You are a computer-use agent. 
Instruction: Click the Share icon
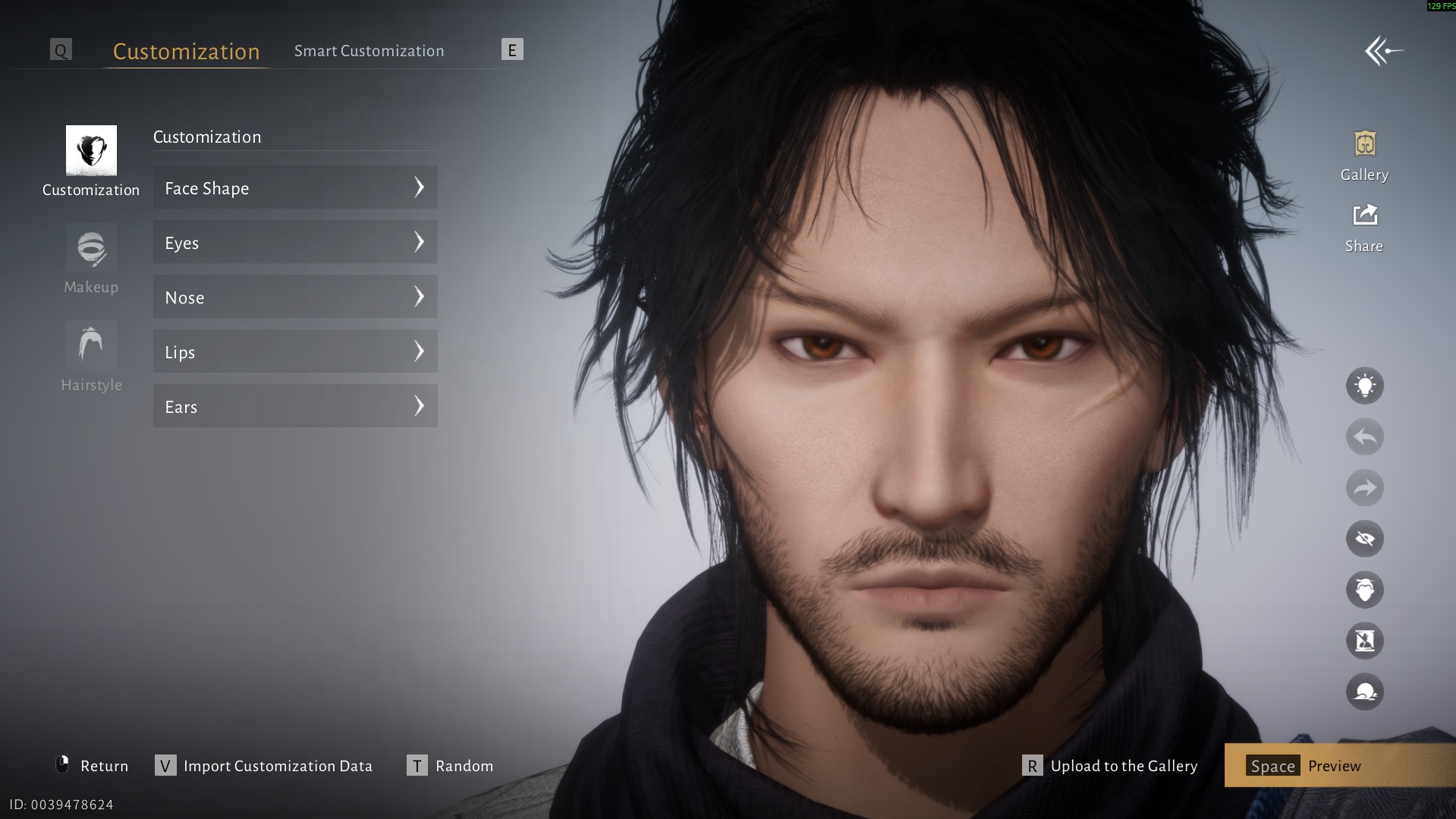(x=1363, y=215)
